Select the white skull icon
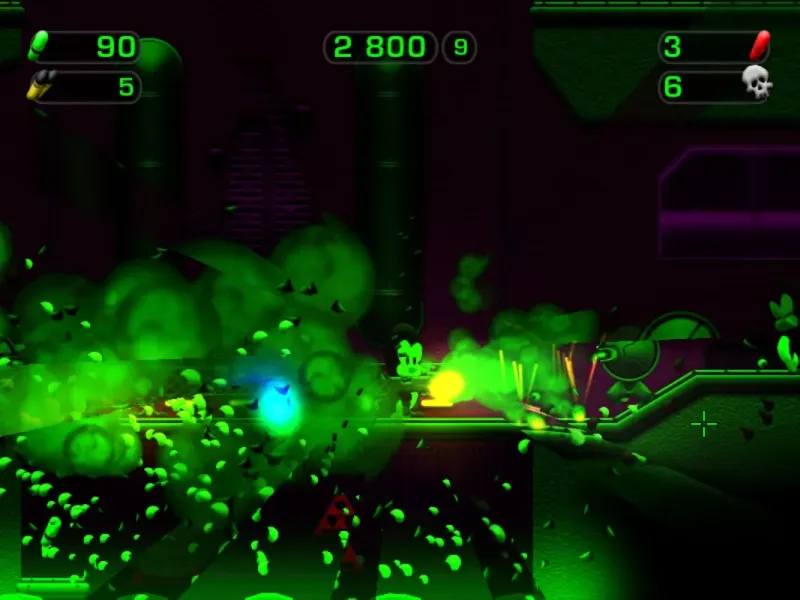Viewport: 800px width, 600px height. point(758,86)
